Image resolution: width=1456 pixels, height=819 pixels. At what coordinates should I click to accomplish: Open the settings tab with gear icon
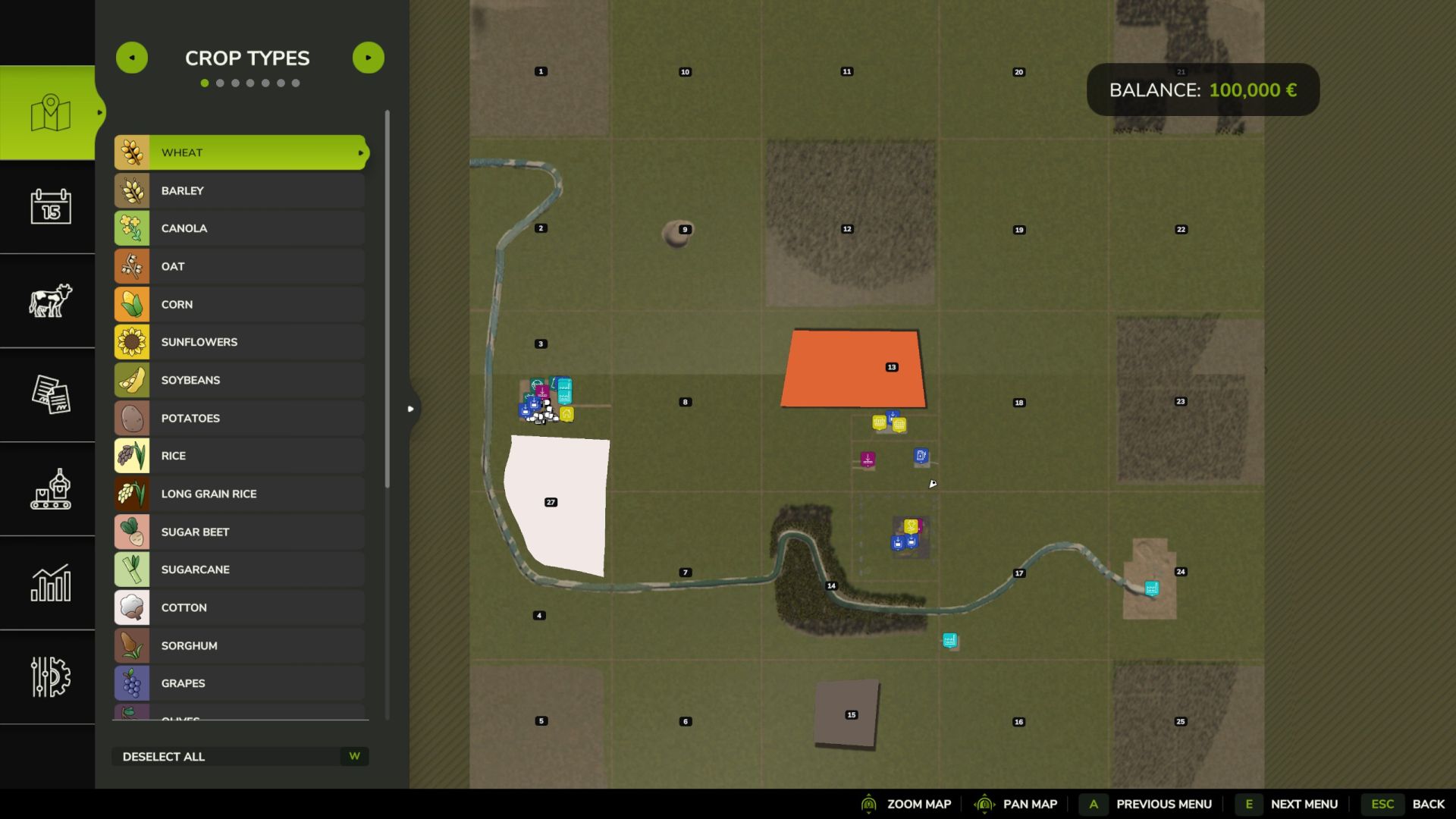(x=50, y=676)
